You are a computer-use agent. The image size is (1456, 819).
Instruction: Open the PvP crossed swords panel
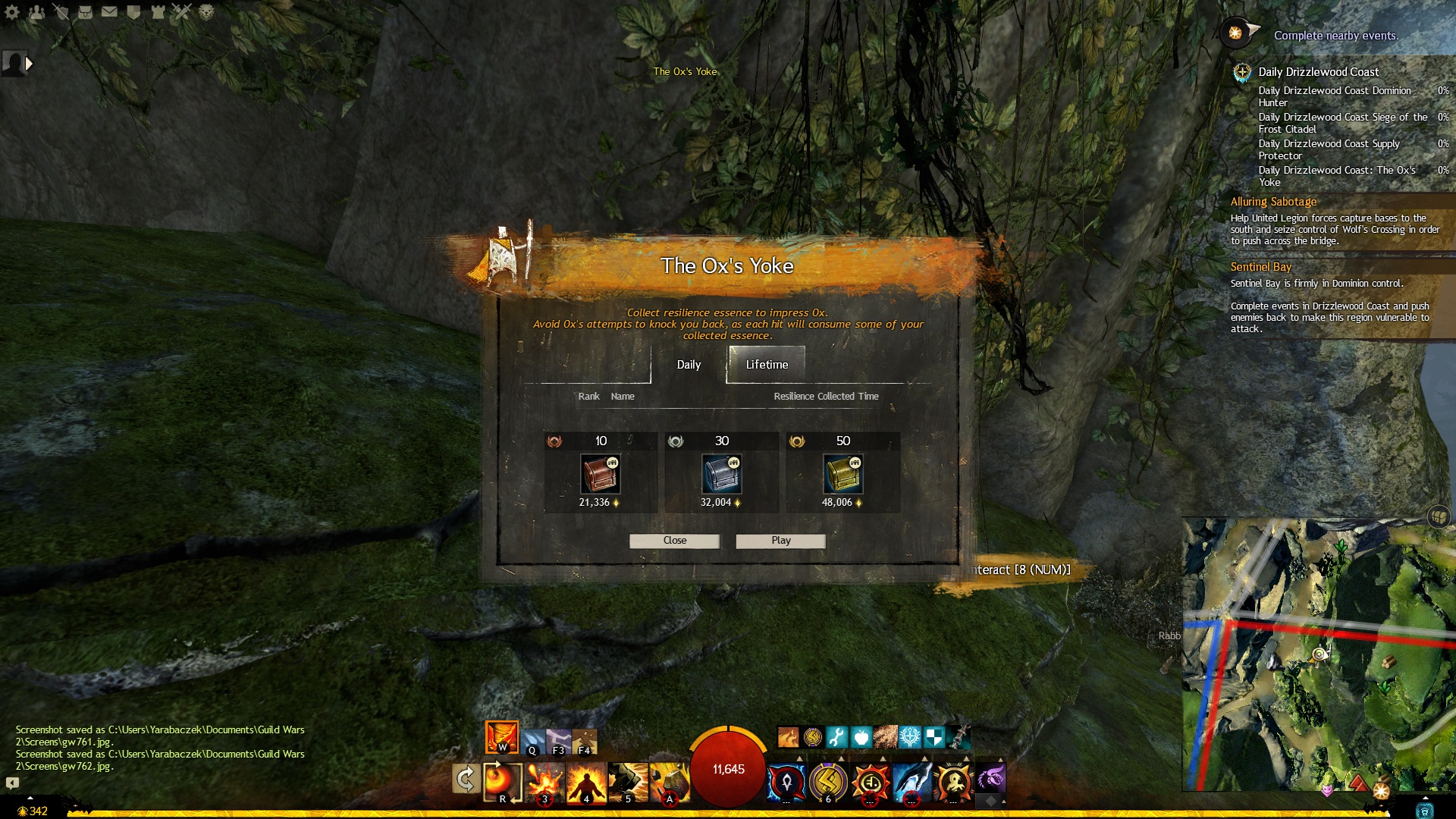182,12
